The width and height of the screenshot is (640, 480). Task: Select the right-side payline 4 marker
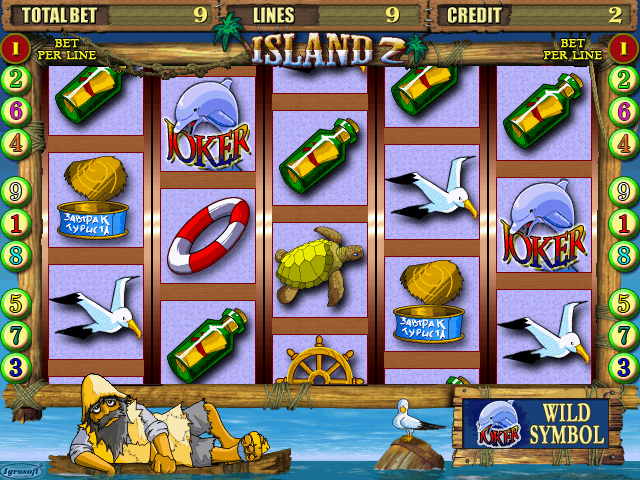(x=625, y=143)
